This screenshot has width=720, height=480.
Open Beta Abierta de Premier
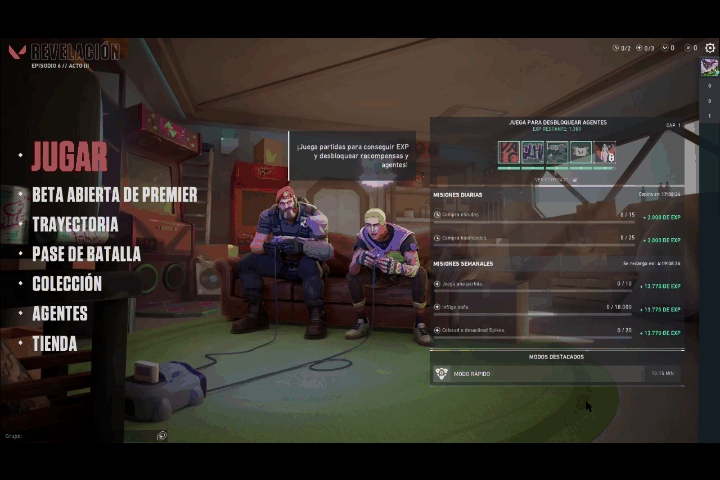pyautogui.click(x=114, y=195)
